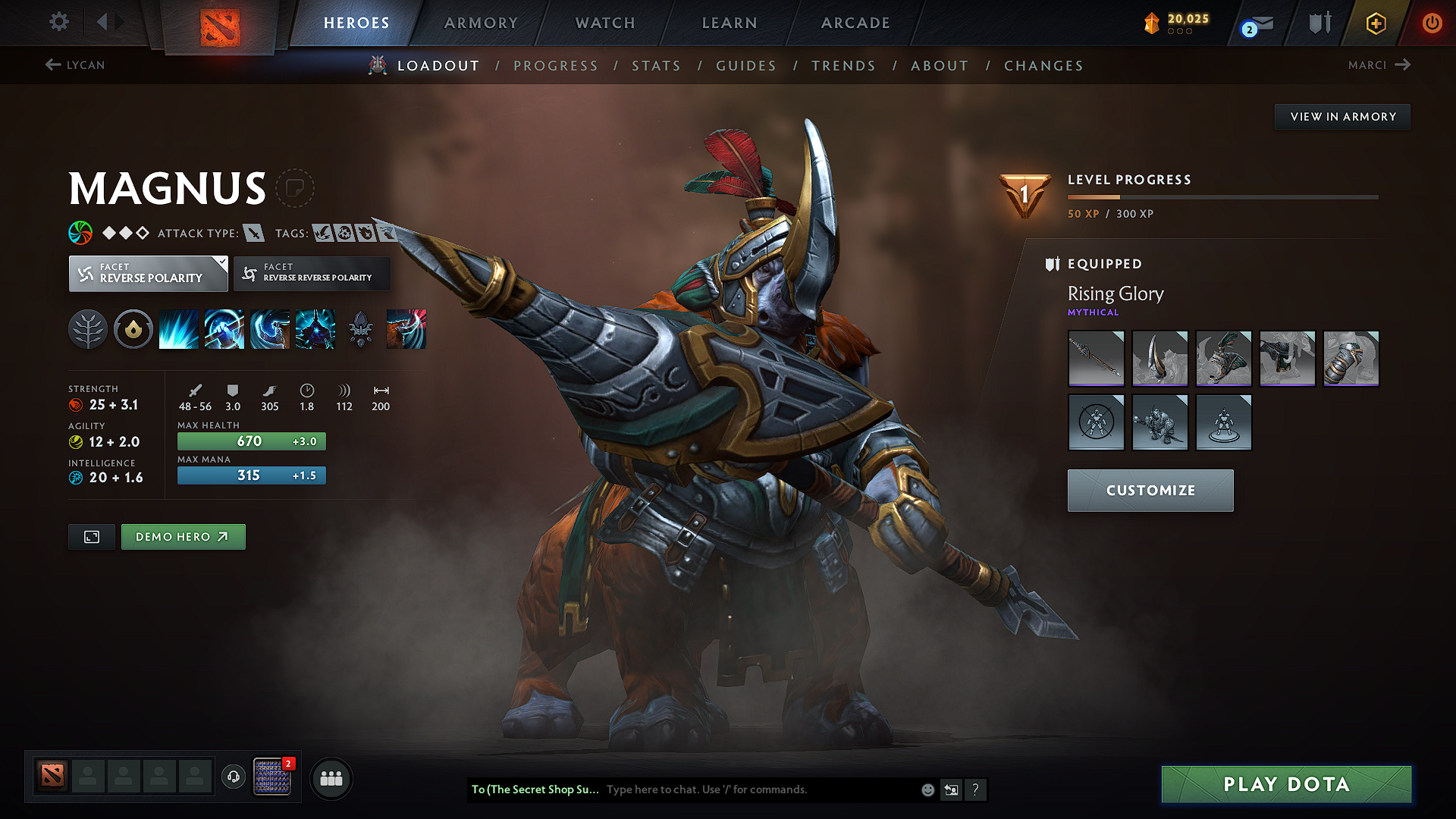Switch to the Watch section

[605, 23]
